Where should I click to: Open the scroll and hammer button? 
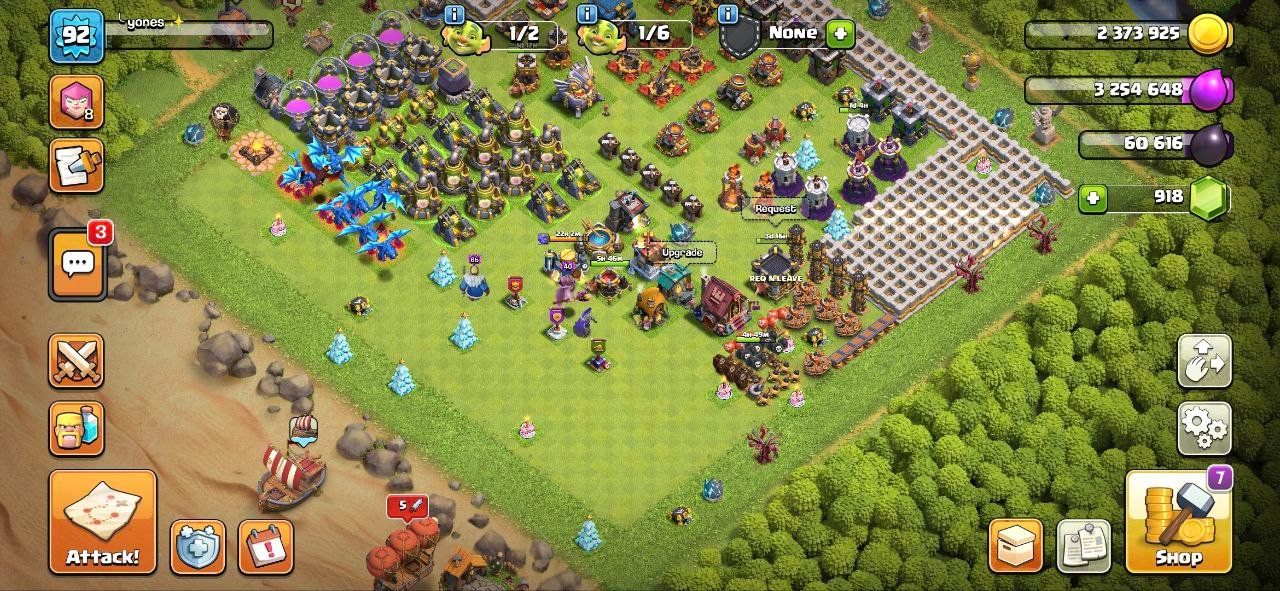76,166
